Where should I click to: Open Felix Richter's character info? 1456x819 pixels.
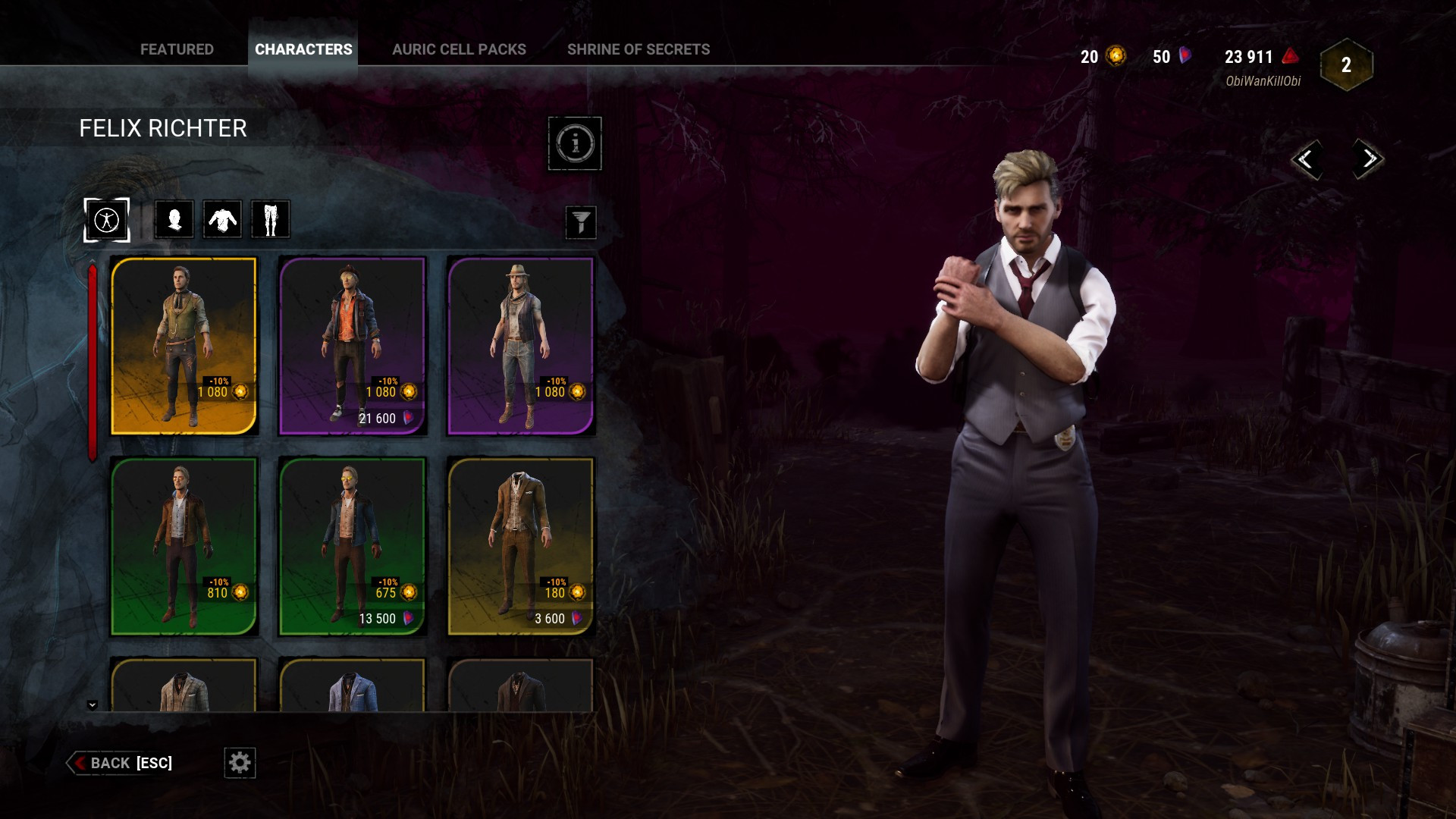(x=575, y=144)
